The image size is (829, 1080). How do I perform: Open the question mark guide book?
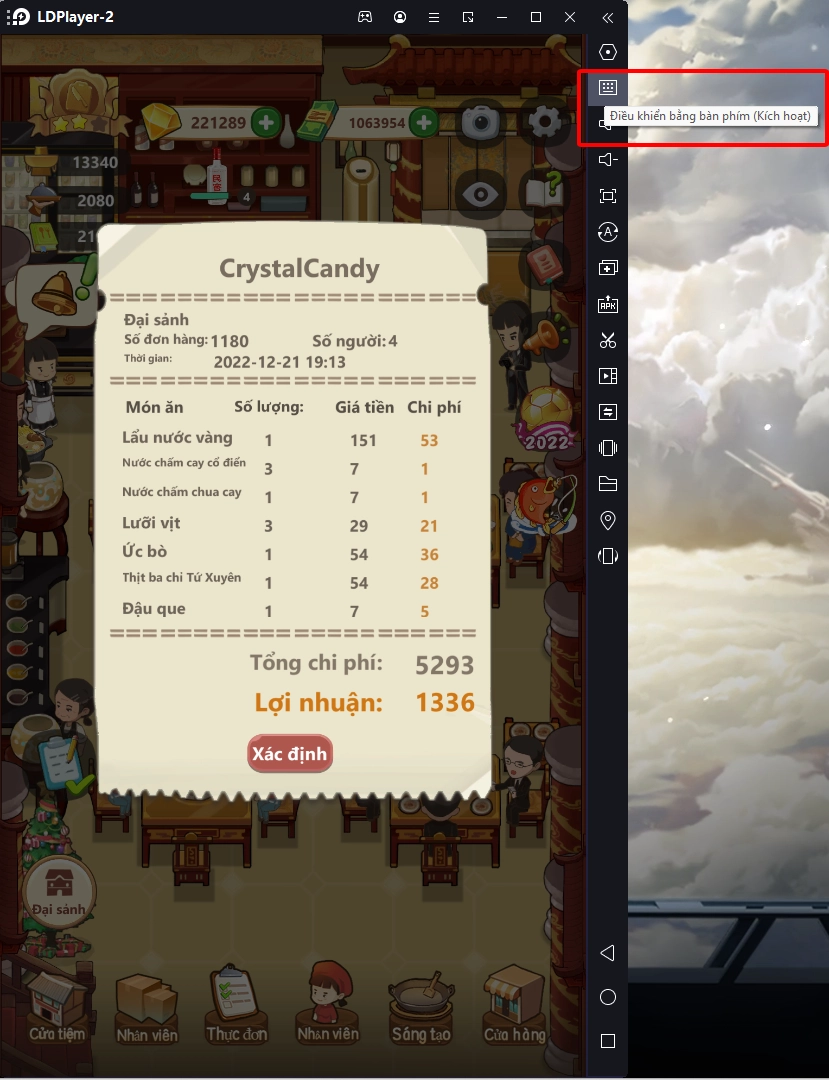(x=545, y=193)
